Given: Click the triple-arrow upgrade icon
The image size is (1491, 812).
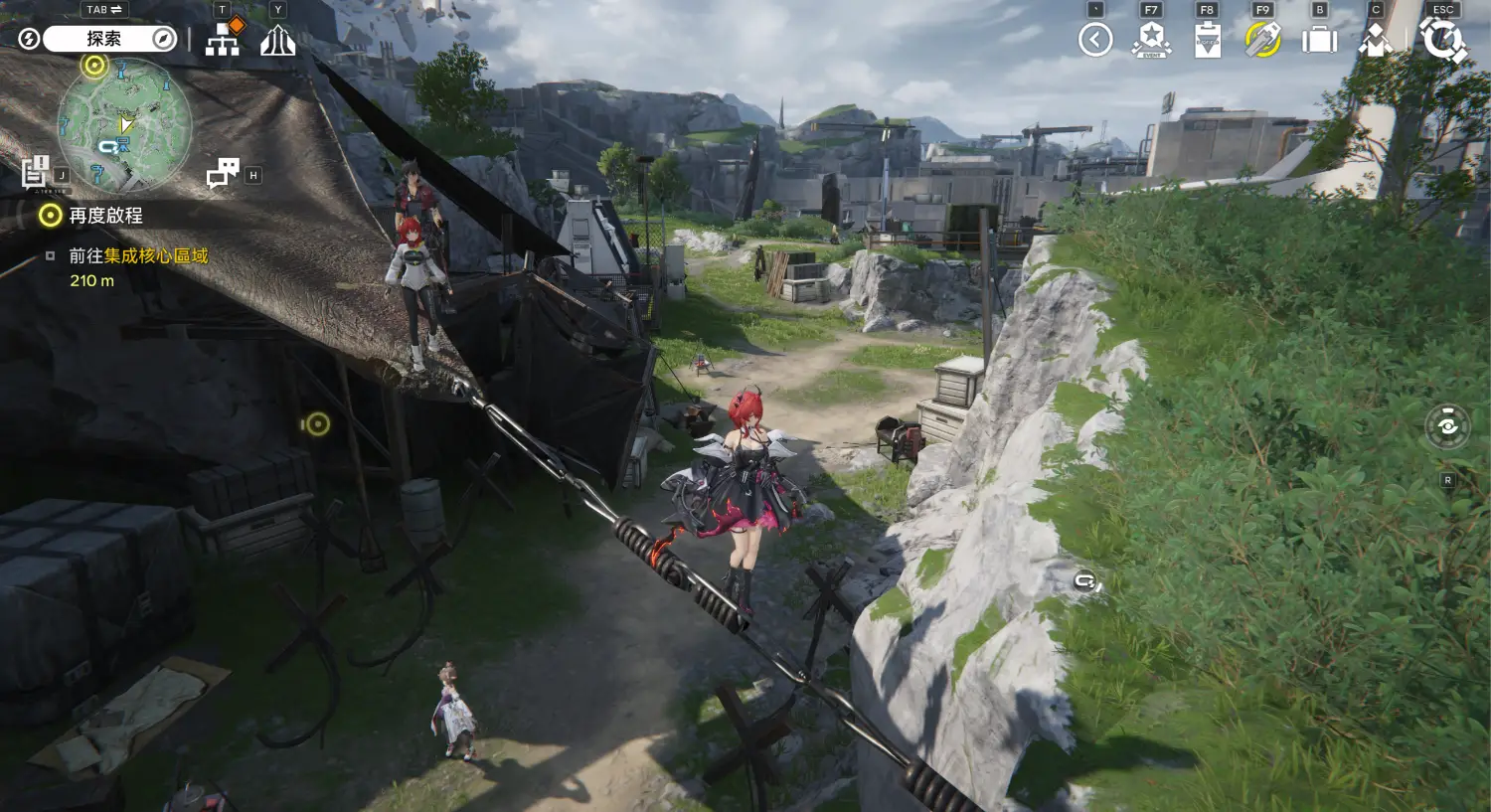Looking at the screenshot, I should (x=278, y=41).
